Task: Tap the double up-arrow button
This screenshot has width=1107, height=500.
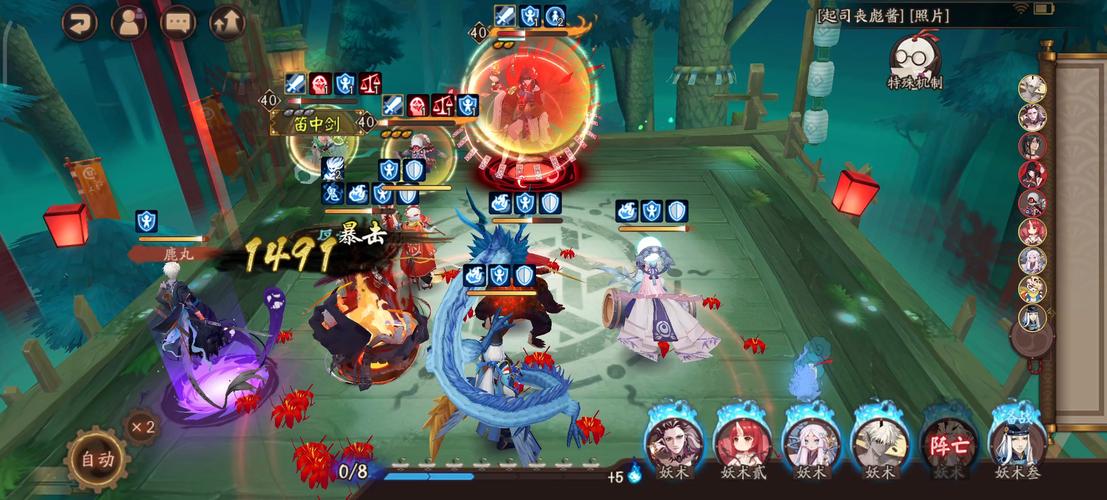Action: click(227, 22)
